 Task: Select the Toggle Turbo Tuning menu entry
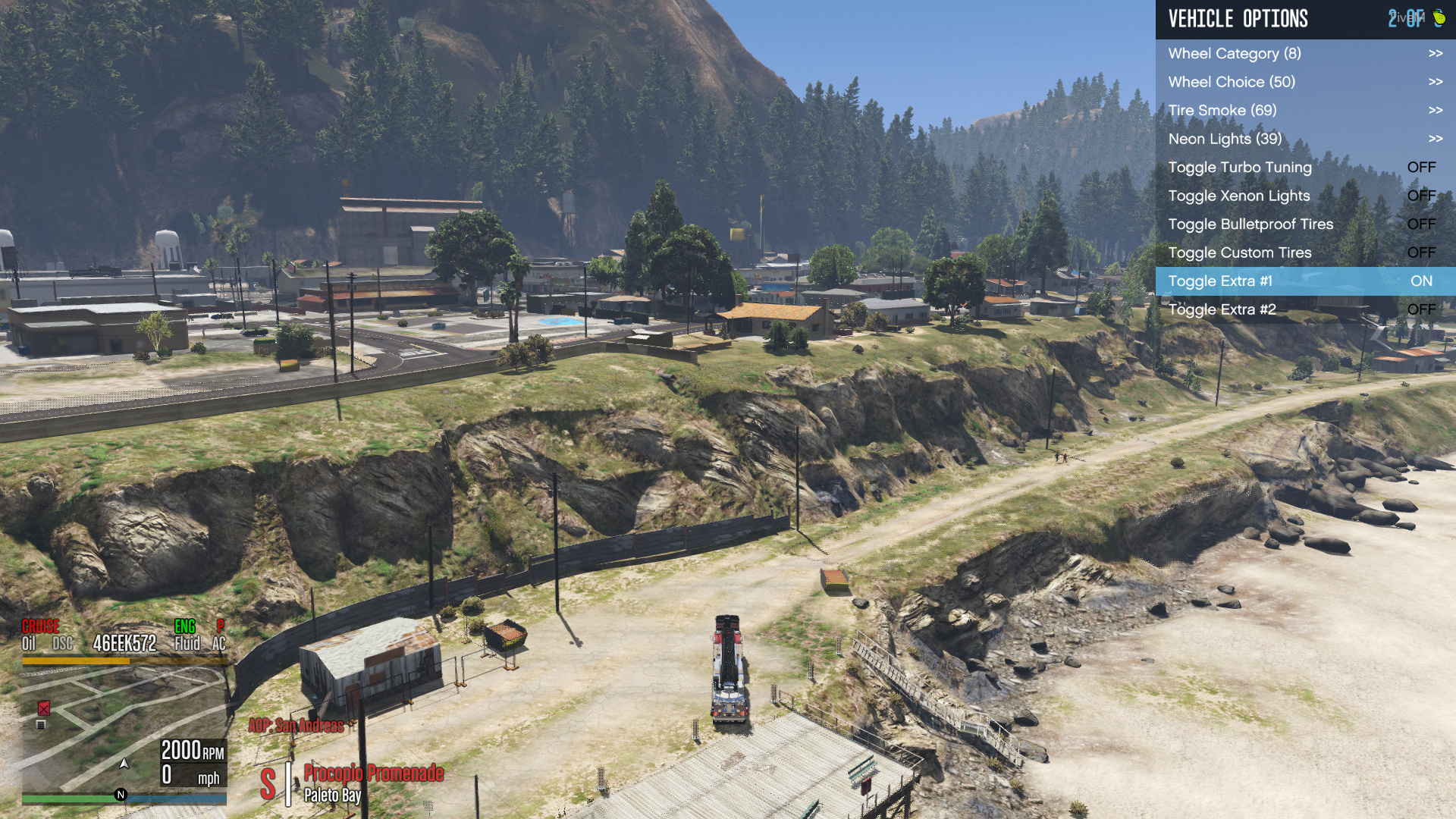click(1301, 167)
